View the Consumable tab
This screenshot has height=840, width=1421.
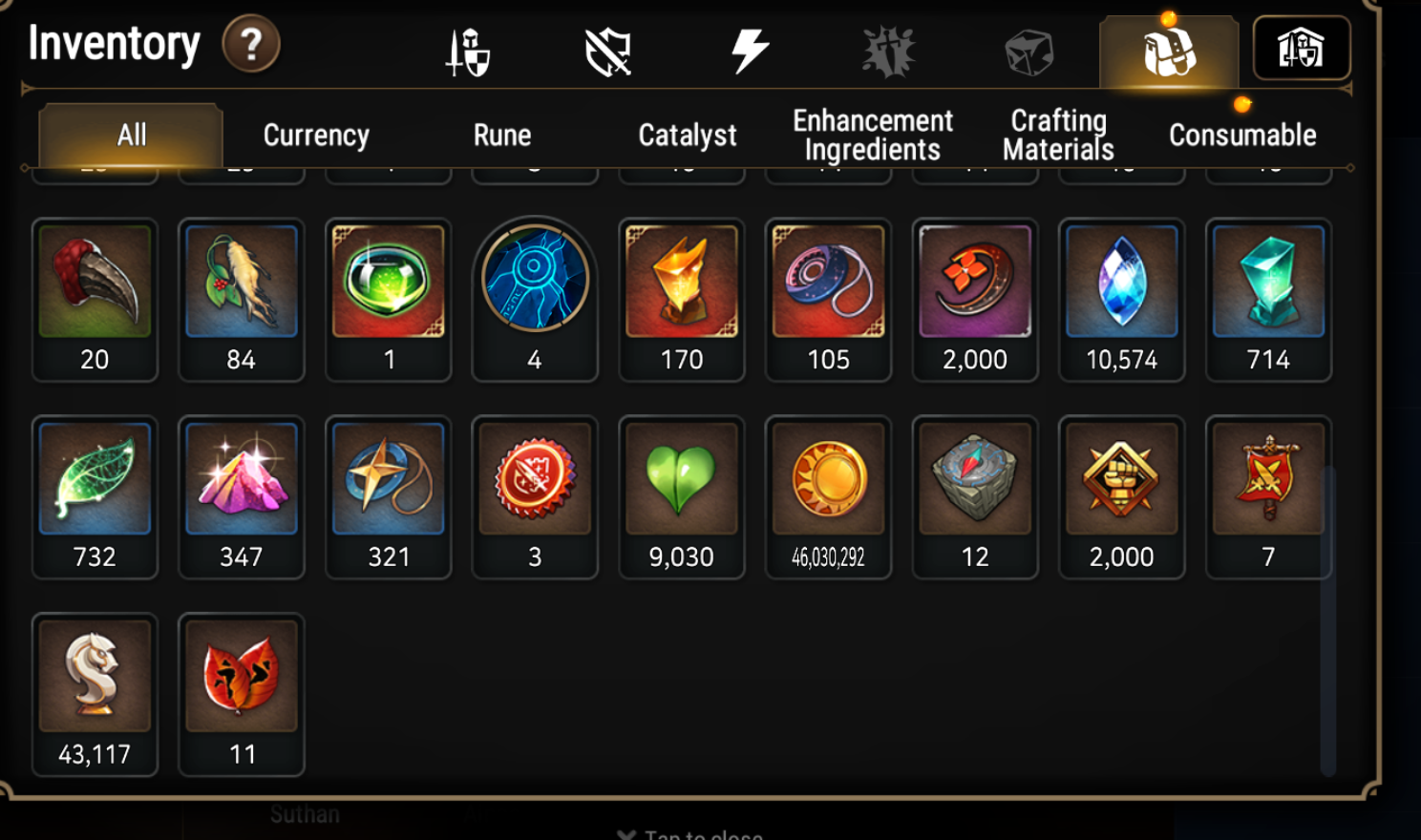(1242, 136)
